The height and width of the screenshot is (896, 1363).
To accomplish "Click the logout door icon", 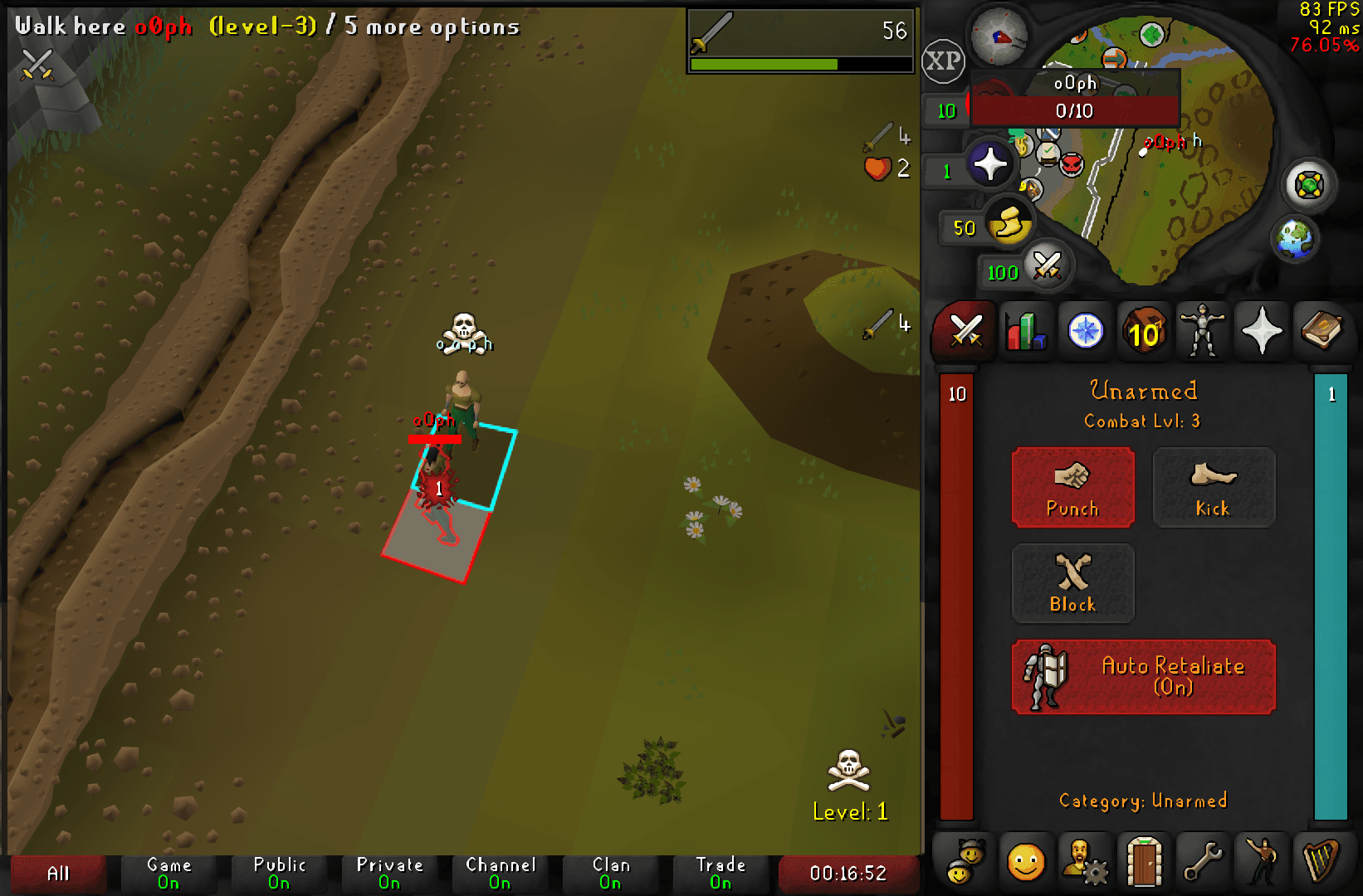I will [x=1144, y=860].
